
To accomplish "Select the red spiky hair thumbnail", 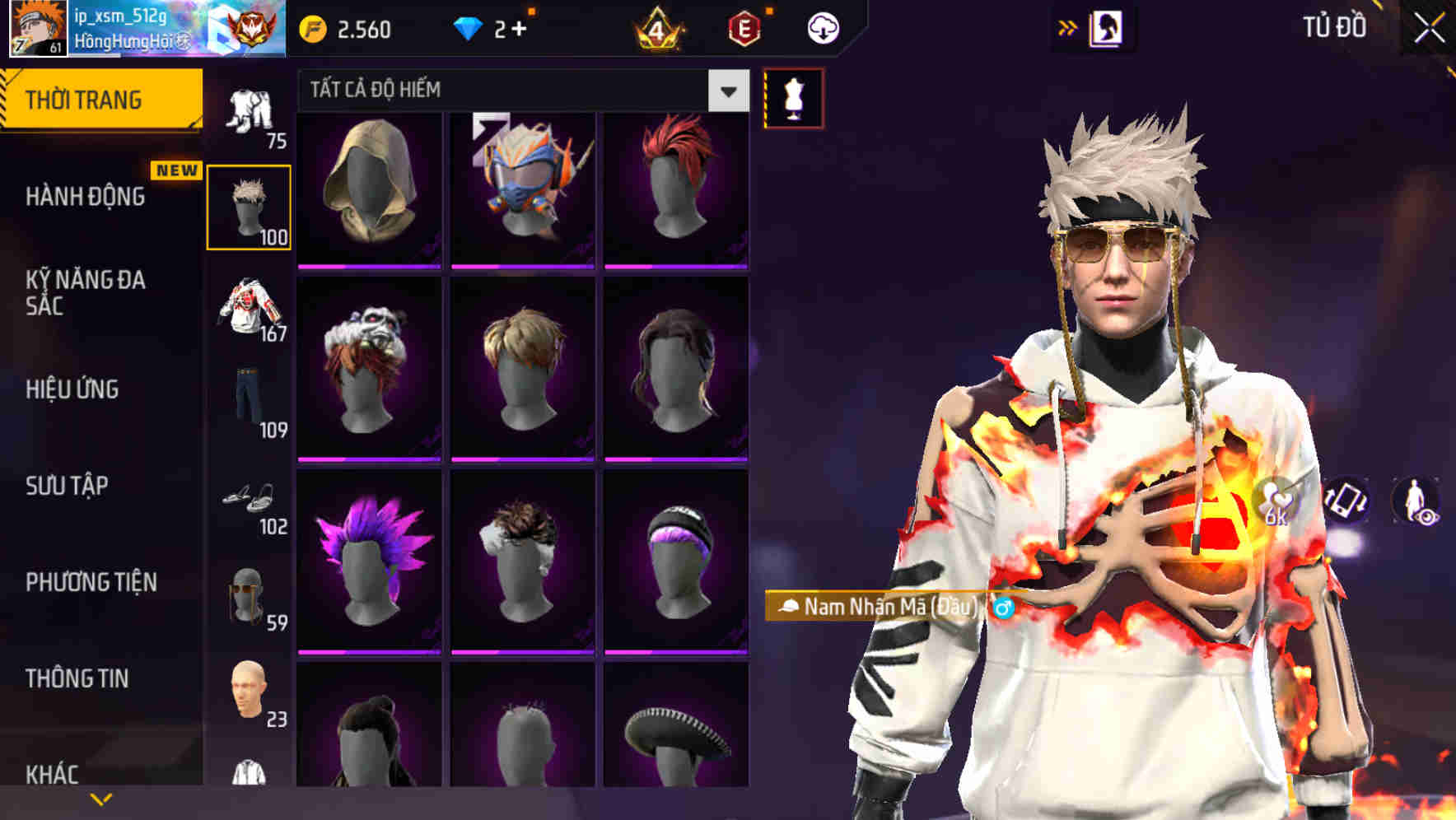I will pos(675,188).
